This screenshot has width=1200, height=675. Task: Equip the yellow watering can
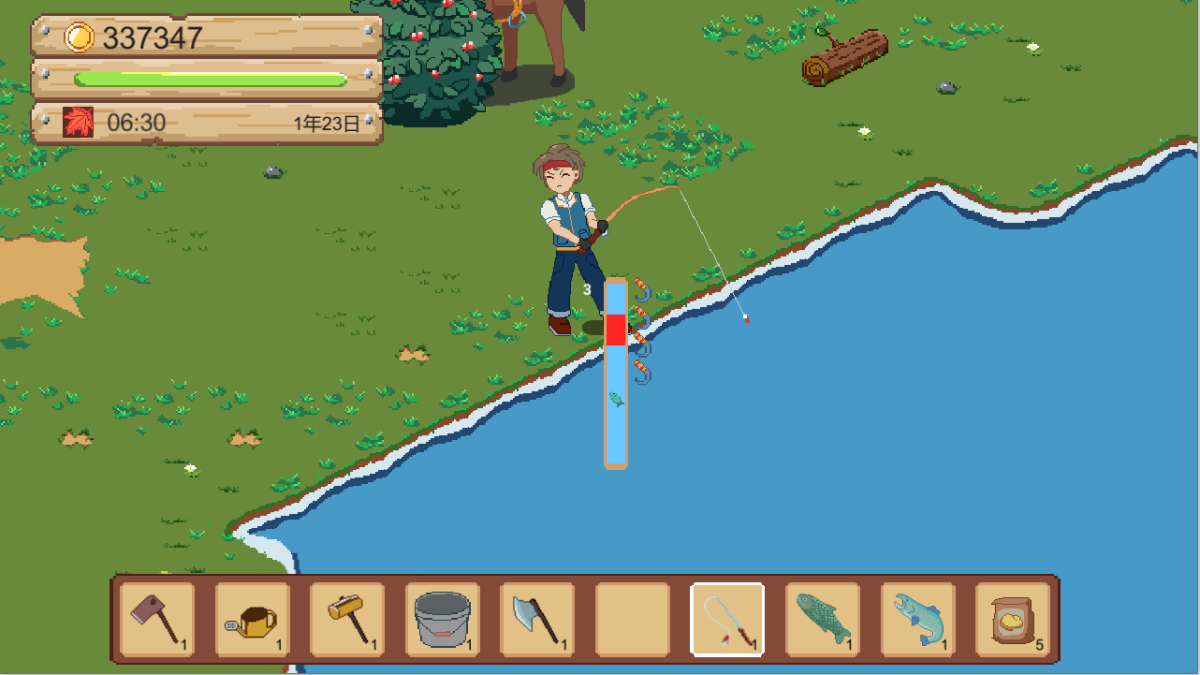252,619
